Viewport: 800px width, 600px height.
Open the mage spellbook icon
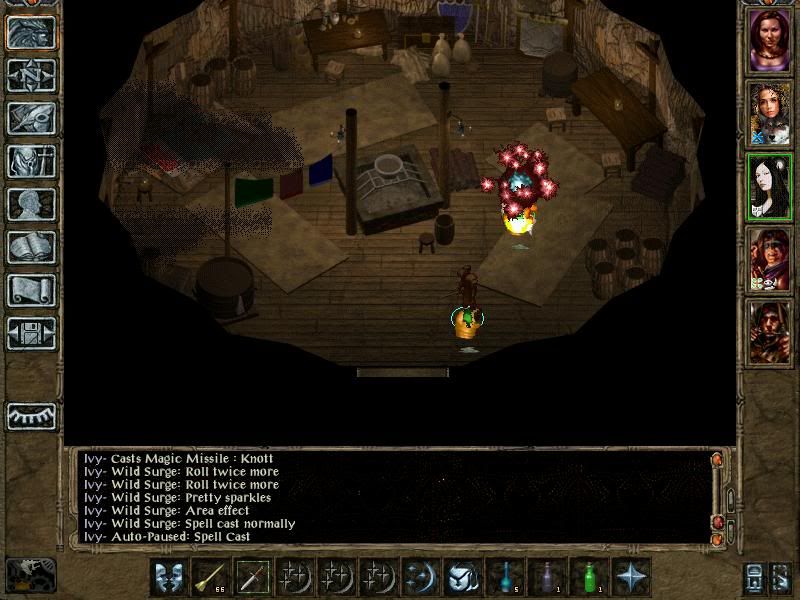coord(31,246)
